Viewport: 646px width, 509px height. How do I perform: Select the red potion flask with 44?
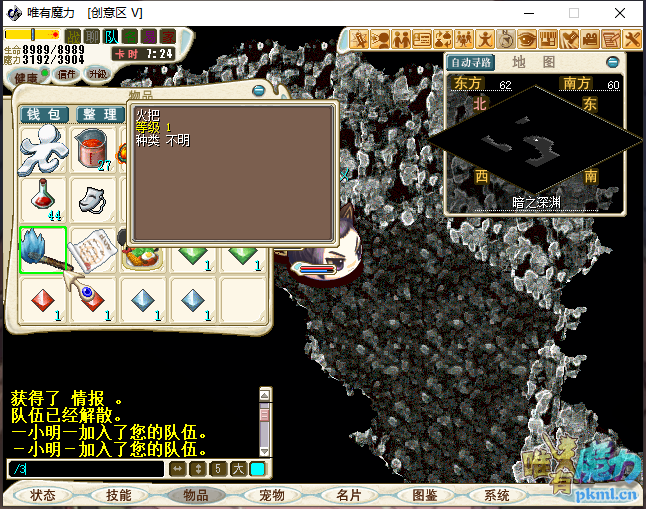point(43,199)
